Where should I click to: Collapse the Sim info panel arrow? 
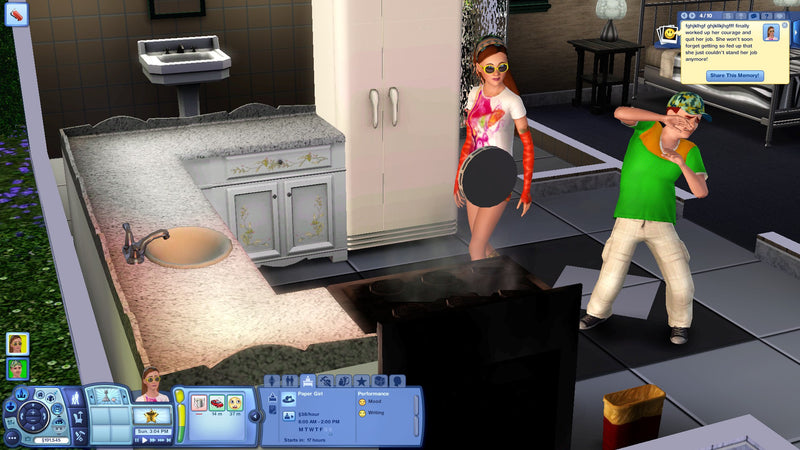254,415
